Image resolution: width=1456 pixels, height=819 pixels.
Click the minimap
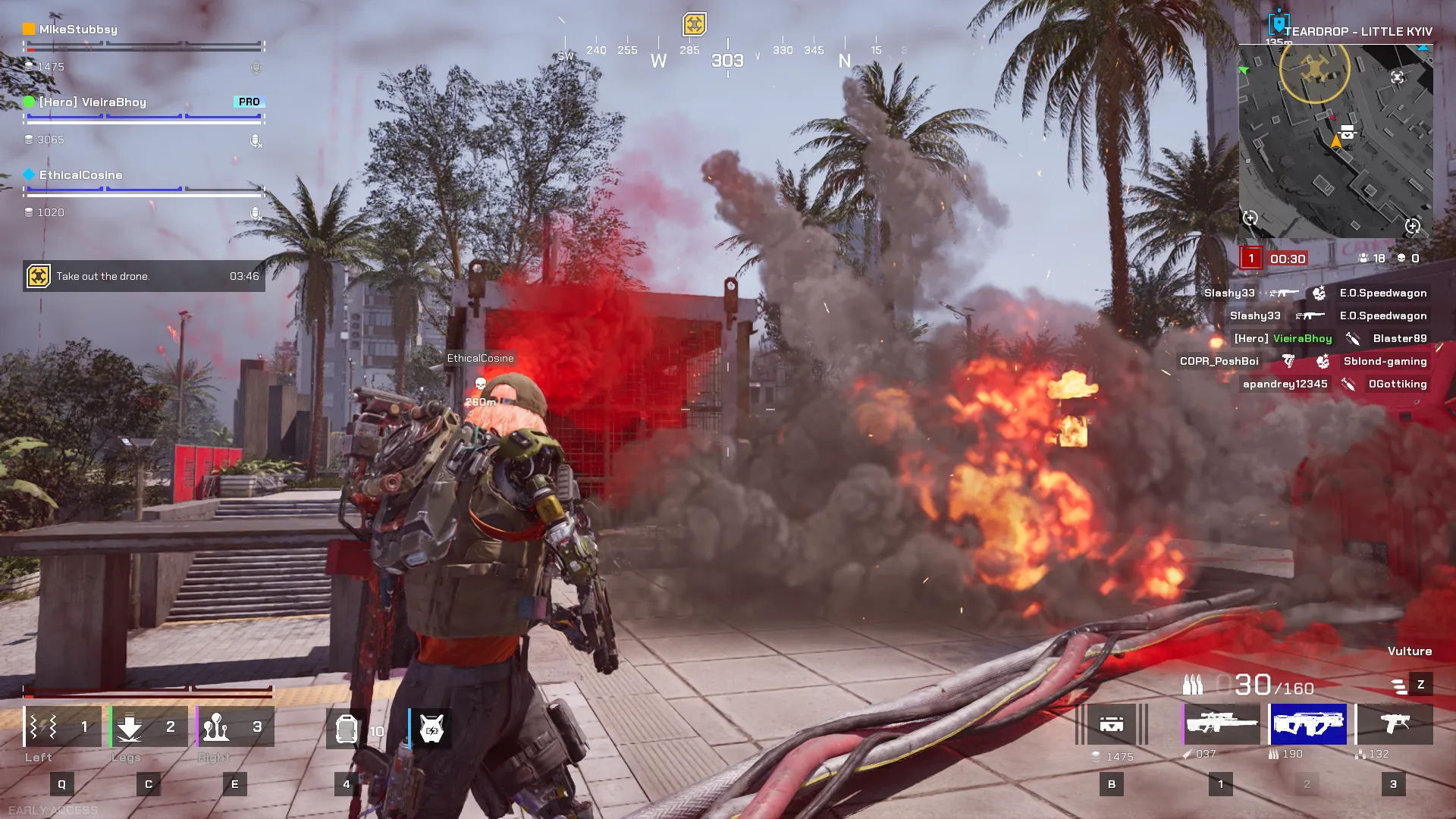pyautogui.click(x=1335, y=141)
